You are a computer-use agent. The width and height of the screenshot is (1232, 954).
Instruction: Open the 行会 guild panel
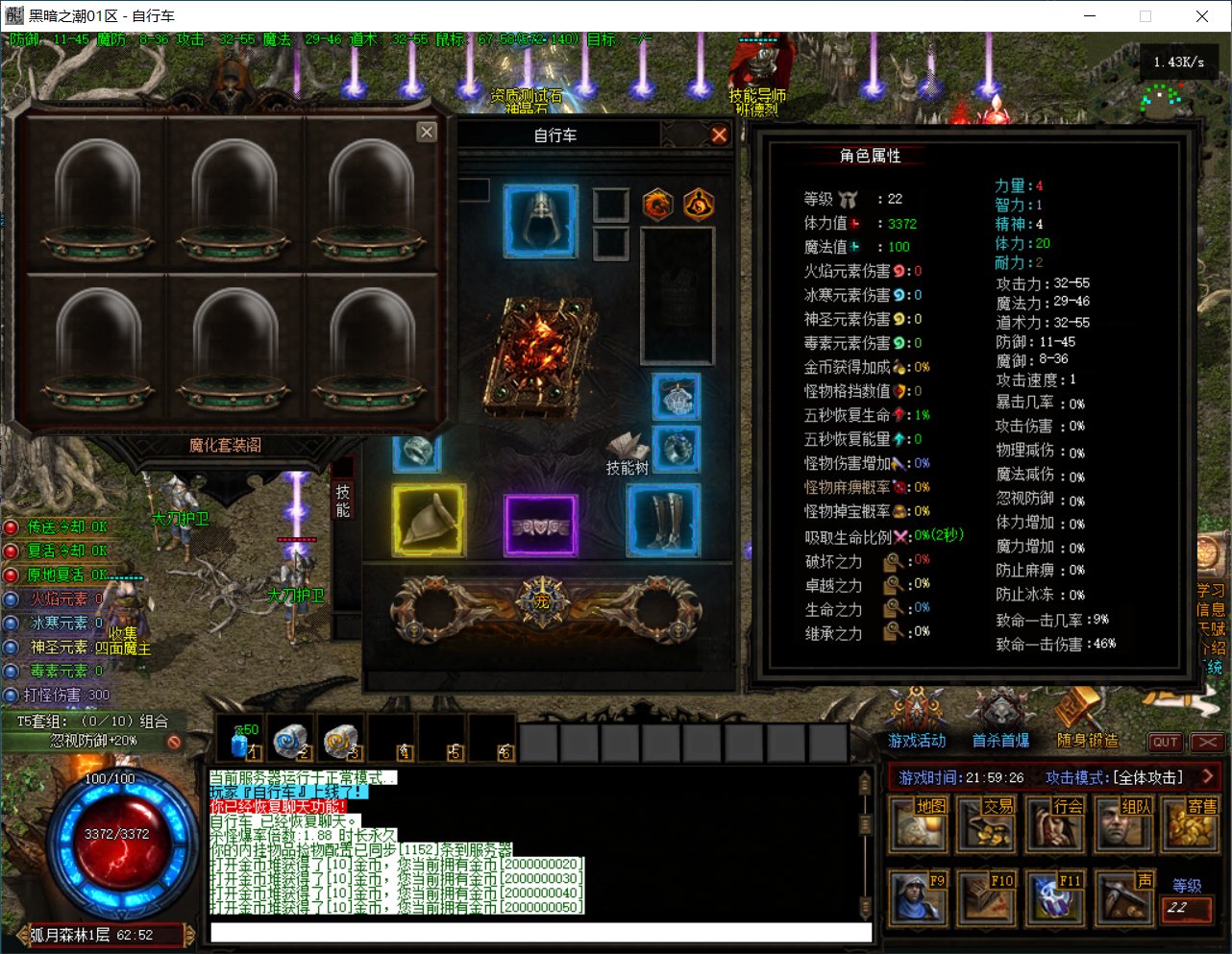[1054, 824]
